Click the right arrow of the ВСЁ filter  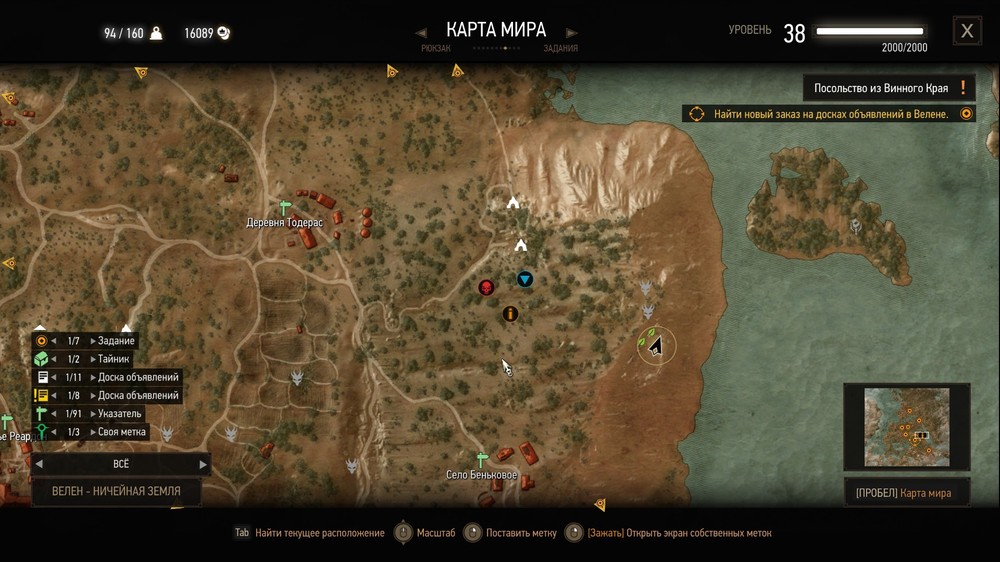click(x=203, y=464)
